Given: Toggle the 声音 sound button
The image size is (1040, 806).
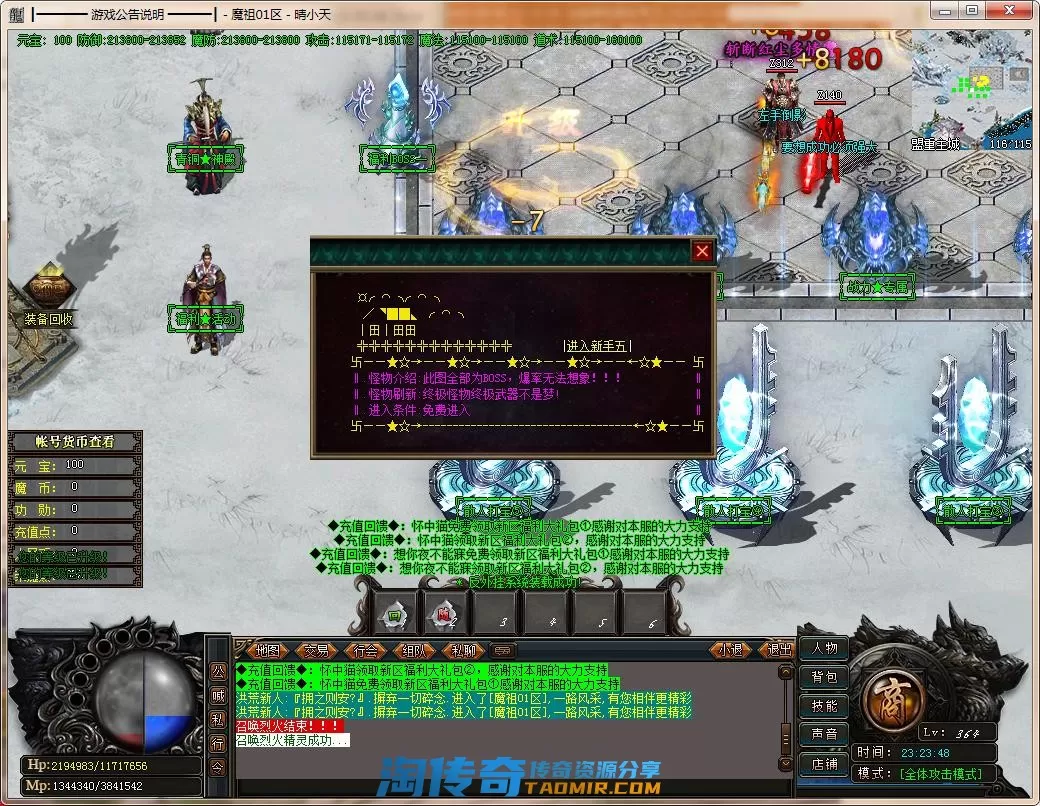Looking at the screenshot, I should point(824,735).
